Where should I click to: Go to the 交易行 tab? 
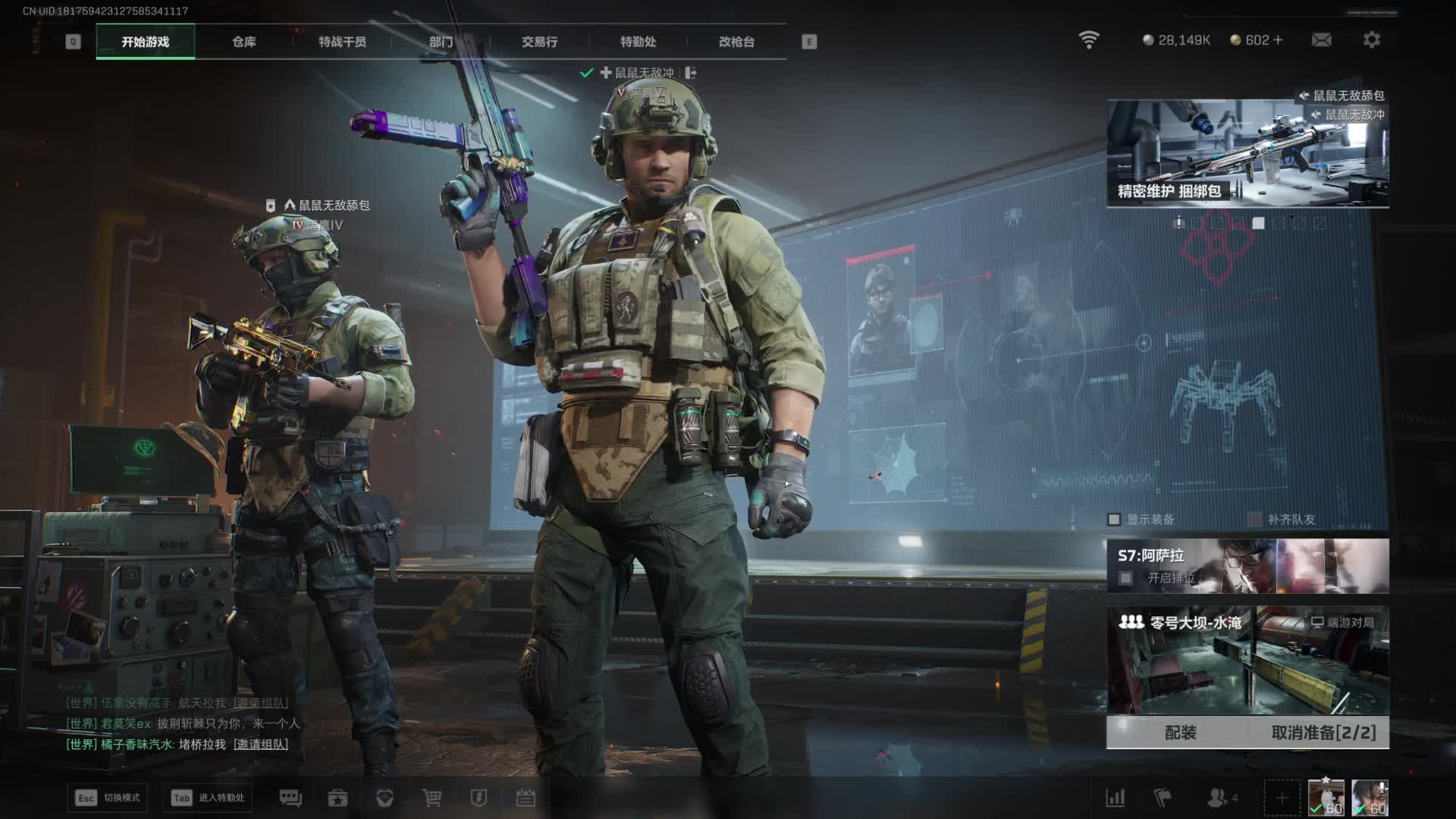tap(539, 42)
